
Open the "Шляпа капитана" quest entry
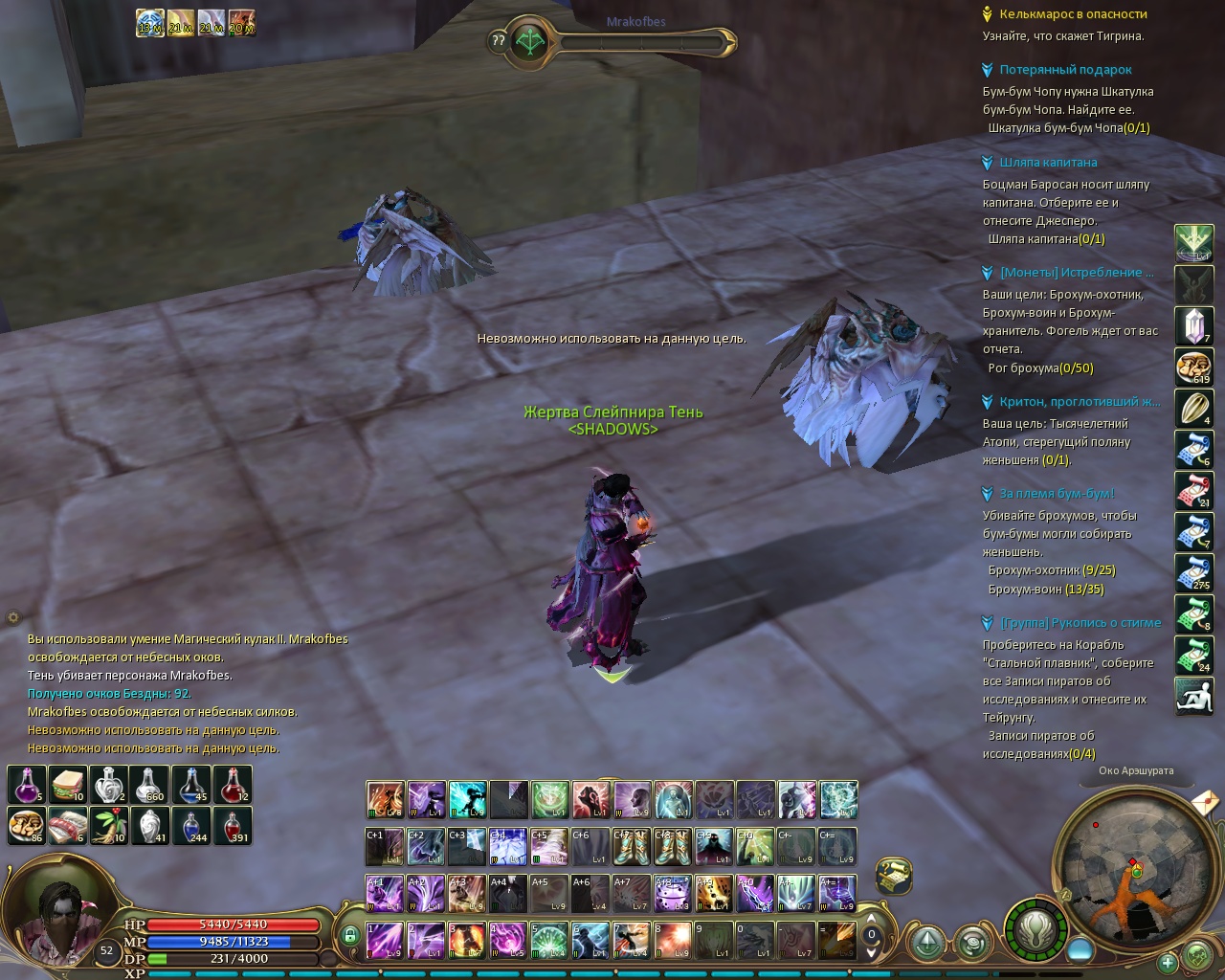[1048, 163]
